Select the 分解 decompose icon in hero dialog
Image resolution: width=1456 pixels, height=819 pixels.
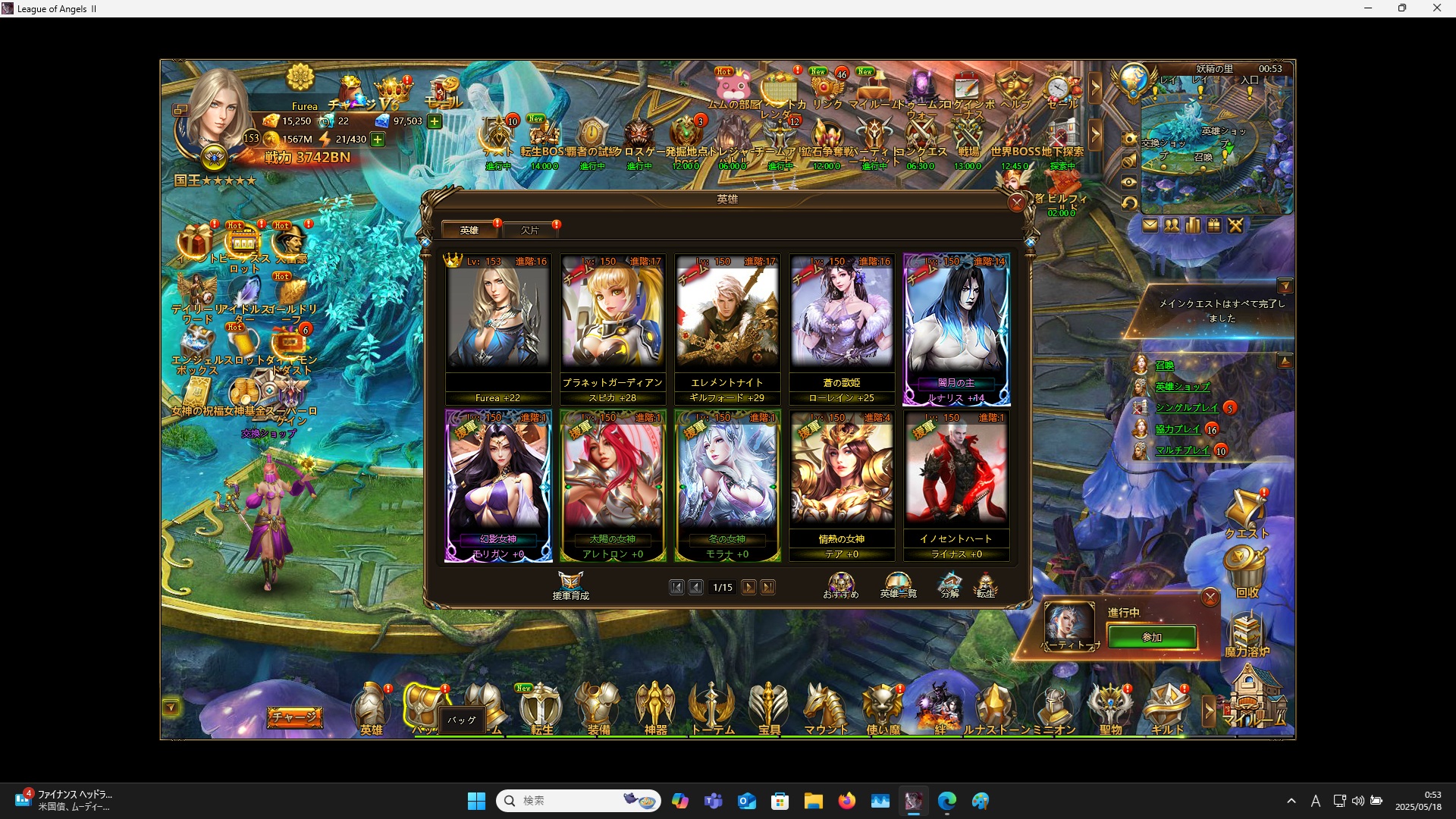pos(949,584)
